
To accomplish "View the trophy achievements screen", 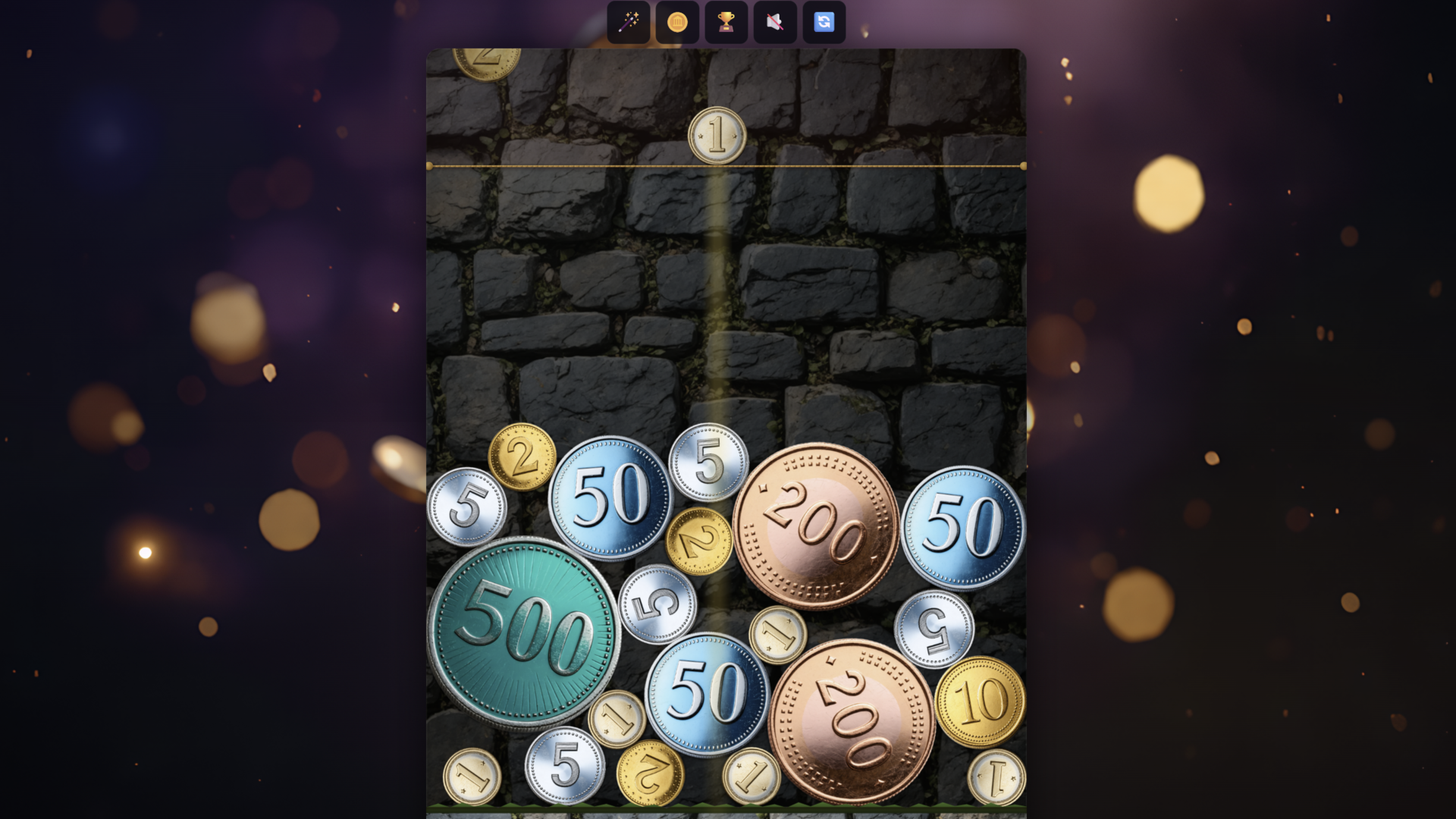I will 726,22.
